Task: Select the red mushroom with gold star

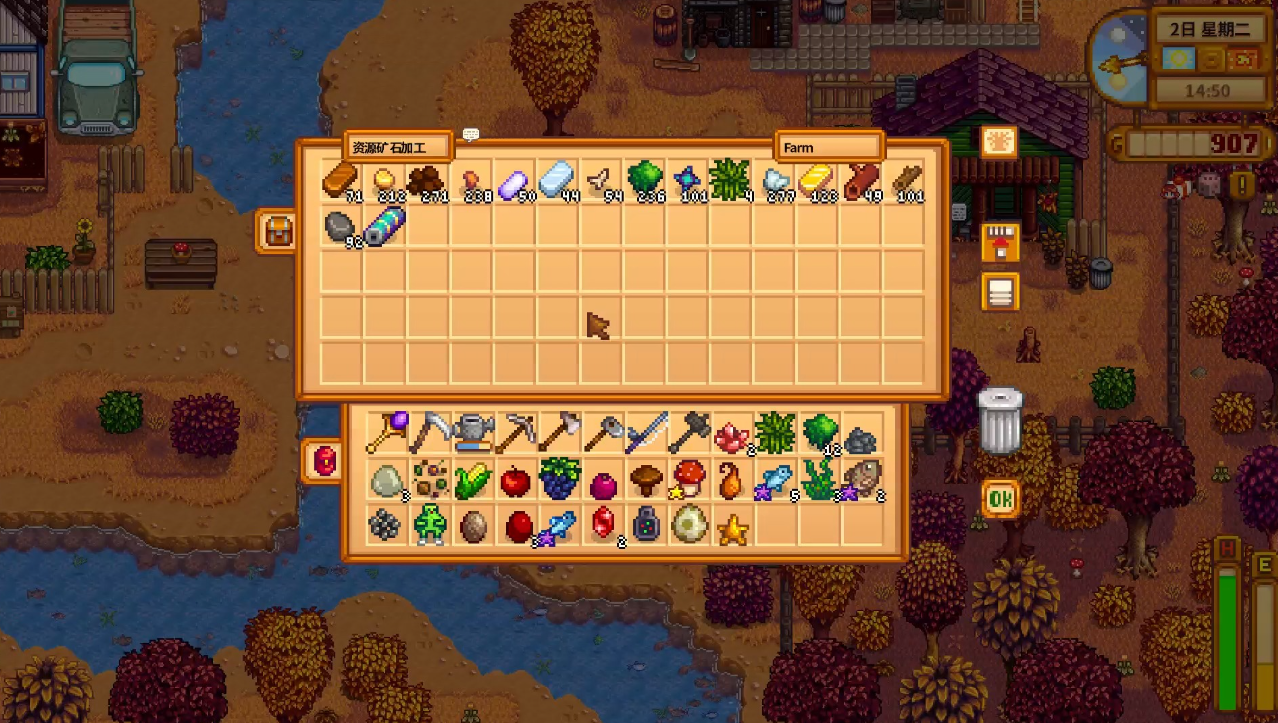Action: pyautogui.click(x=689, y=479)
